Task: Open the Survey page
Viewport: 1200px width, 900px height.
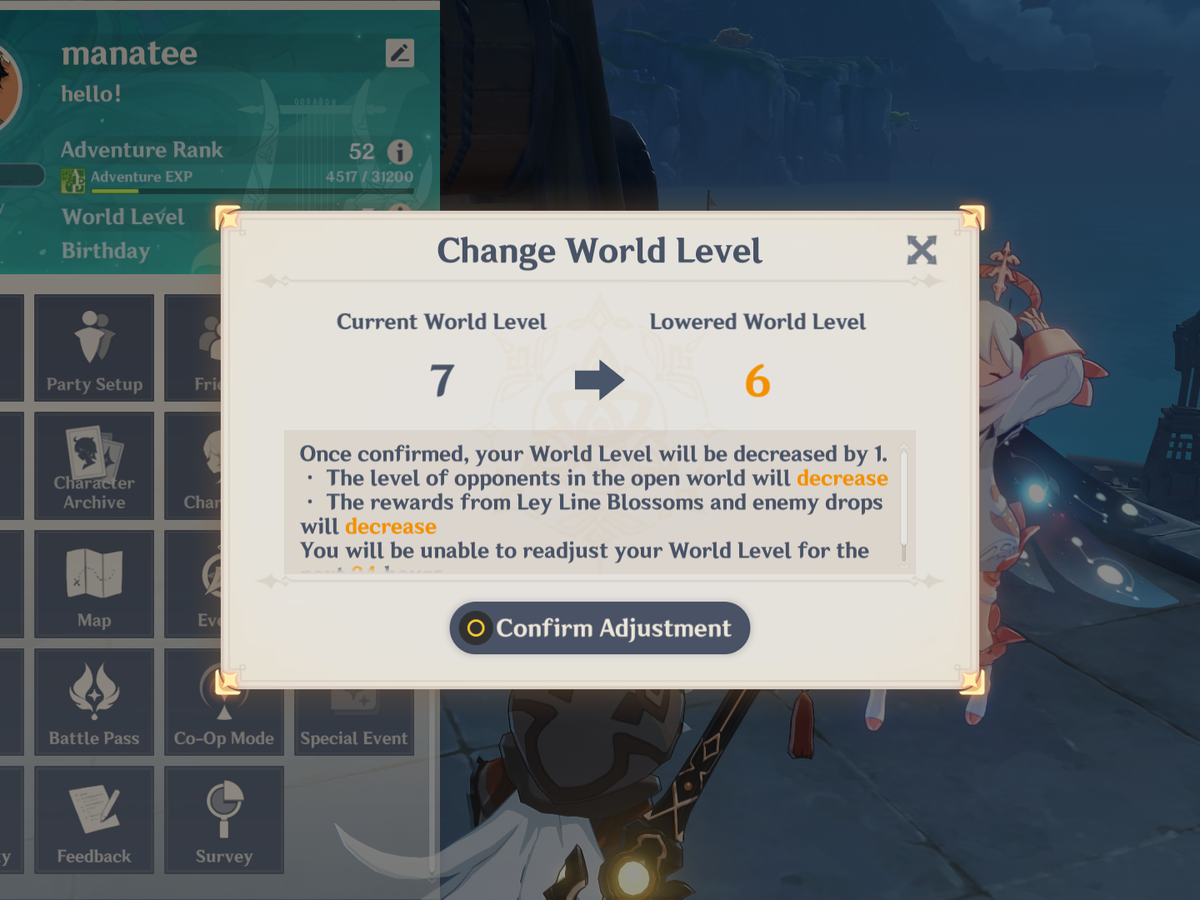Action: click(x=224, y=819)
